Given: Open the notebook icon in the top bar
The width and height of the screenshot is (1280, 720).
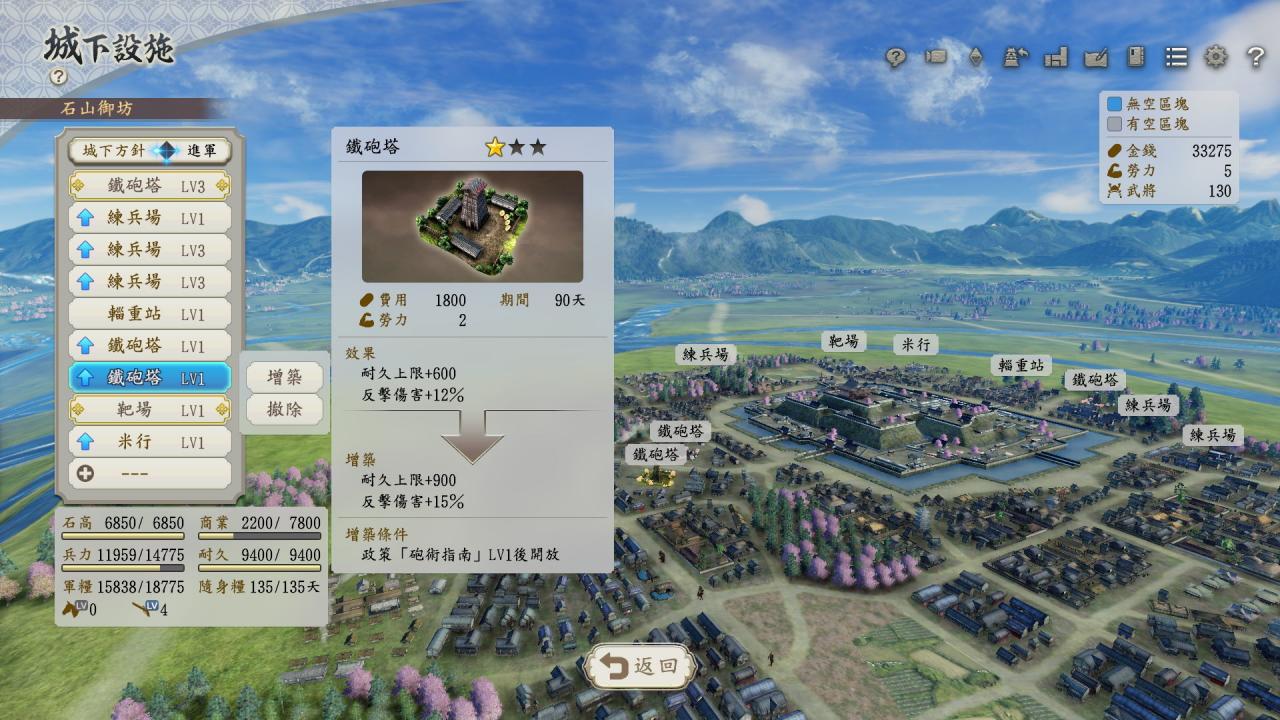Looking at the screenshot, I should 1136,57.
